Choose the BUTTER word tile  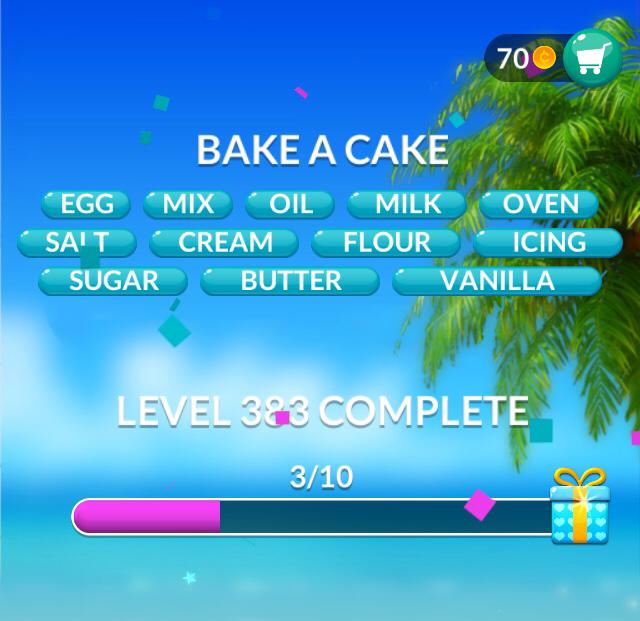pos(290,280)
